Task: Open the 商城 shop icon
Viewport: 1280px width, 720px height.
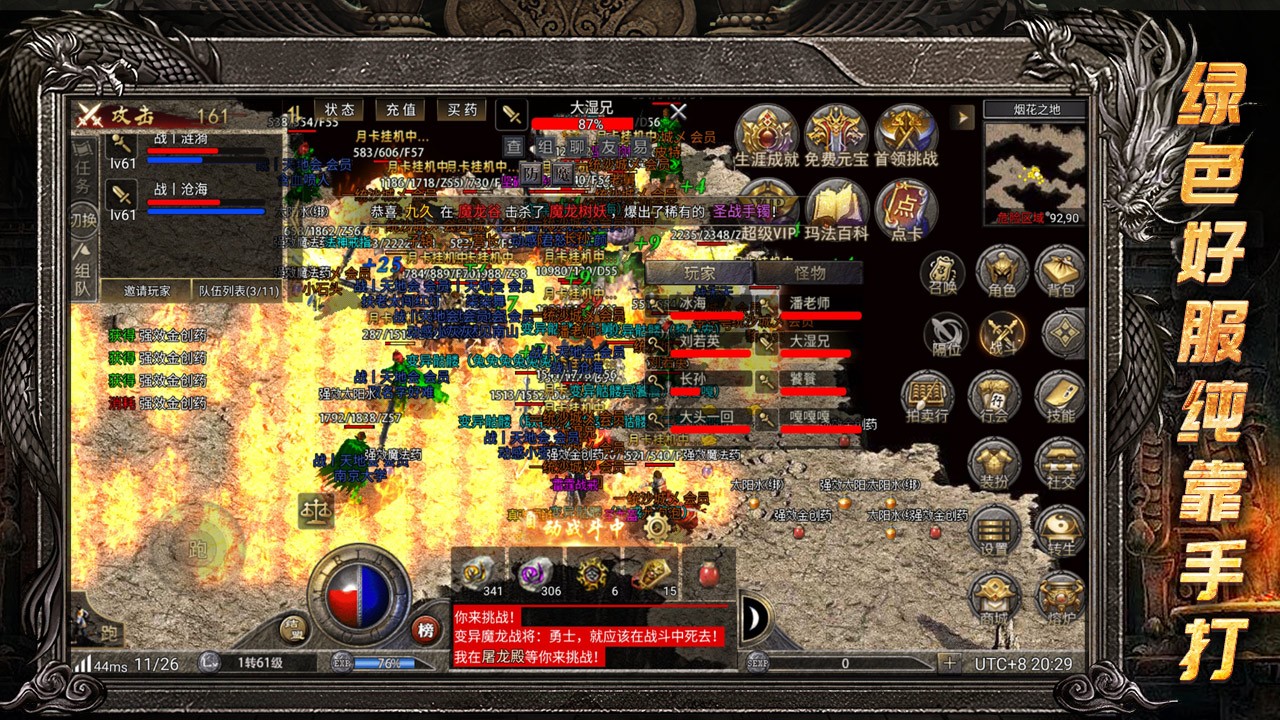Action: coord(994,594)
